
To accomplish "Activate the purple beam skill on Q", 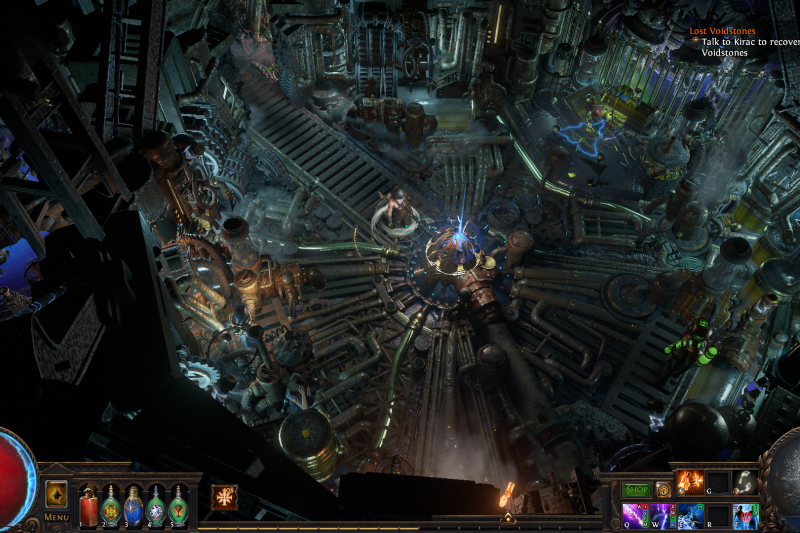I will pyautogui.click(x=636, y=516).
